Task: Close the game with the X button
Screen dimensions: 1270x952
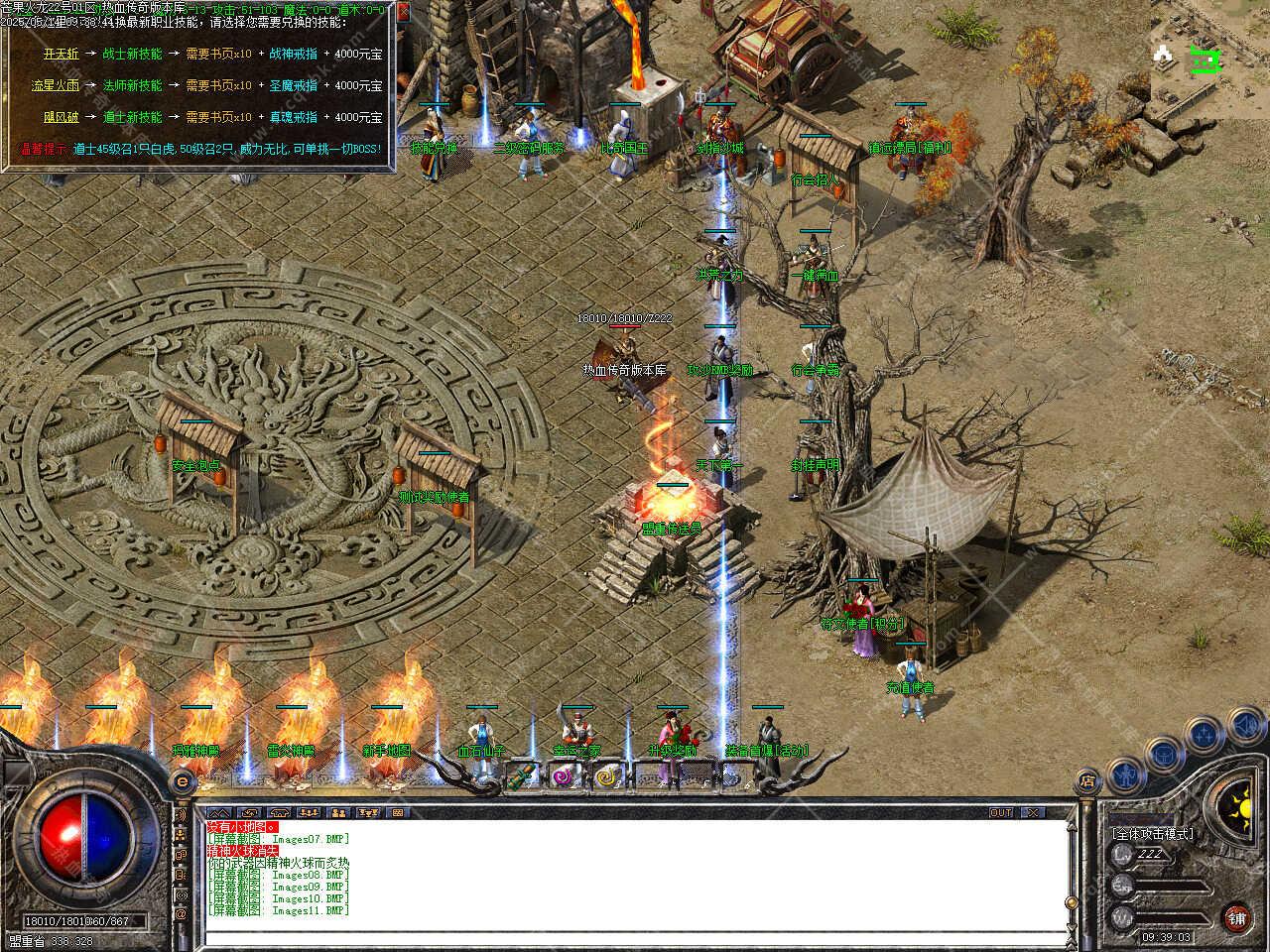Action: 1033,812
